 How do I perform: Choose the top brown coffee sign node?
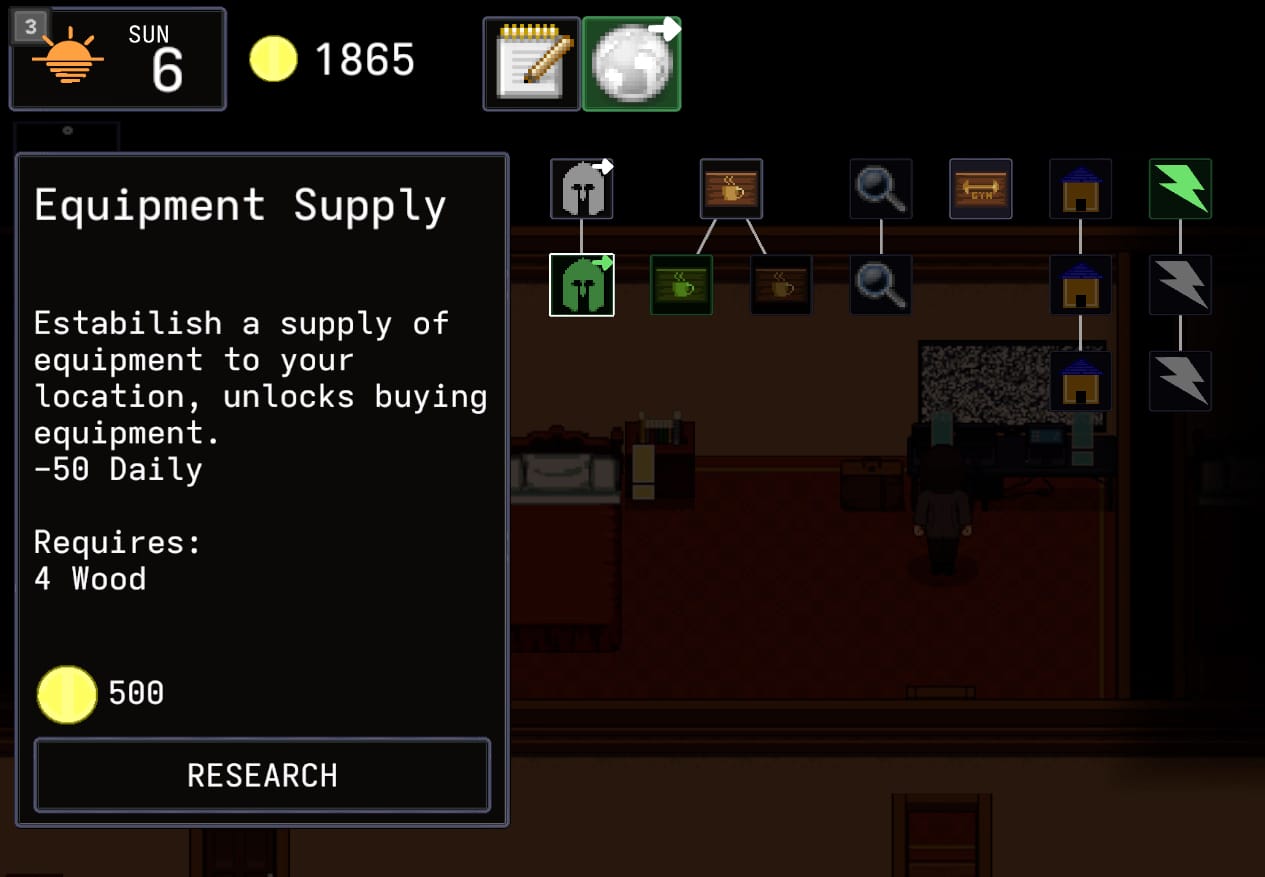731,189
